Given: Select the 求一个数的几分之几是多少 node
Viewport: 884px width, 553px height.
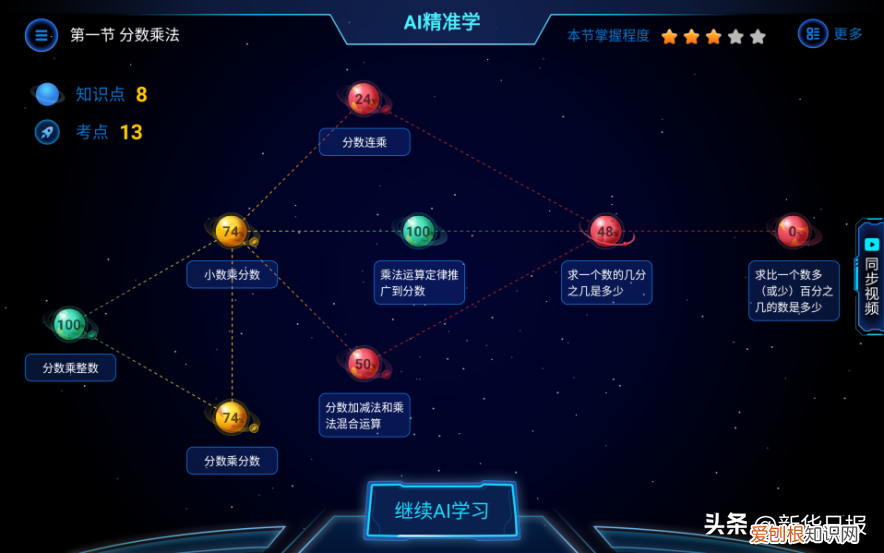Looking at the screenshot, I should (x=605, y=232).
